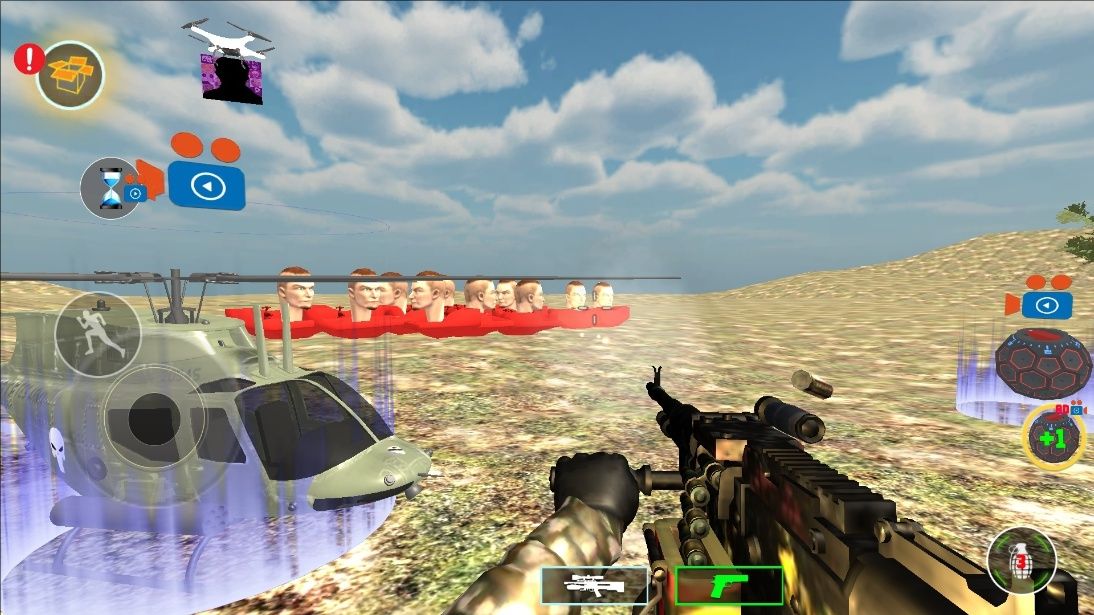
Task: Switch to the green pistol weapon slot
Action: pyautogui.click(x=728, y=585)
